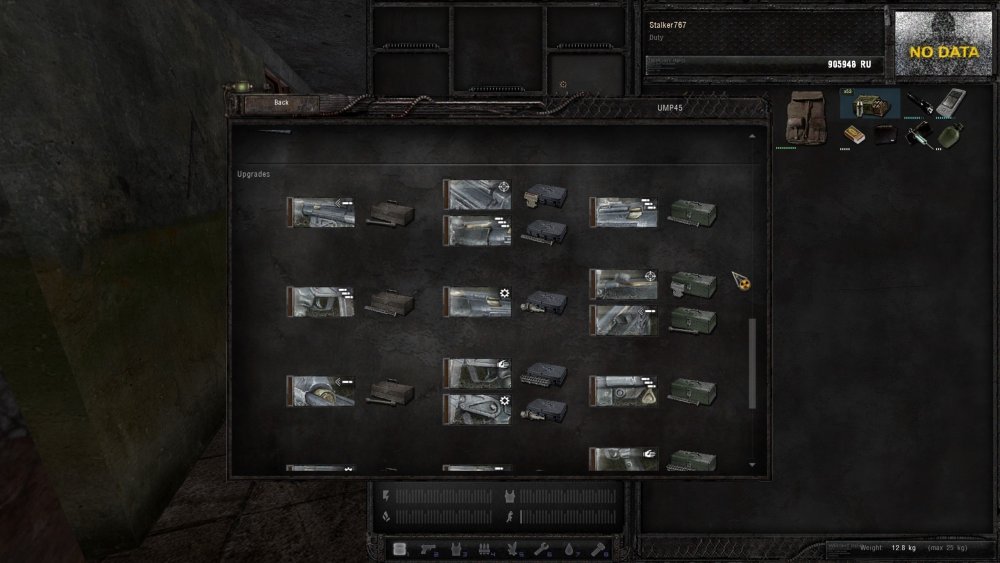Filter inventory by weapons pistol icon
This screenshot has height=563, width=1000.
[x=429, y=548]
